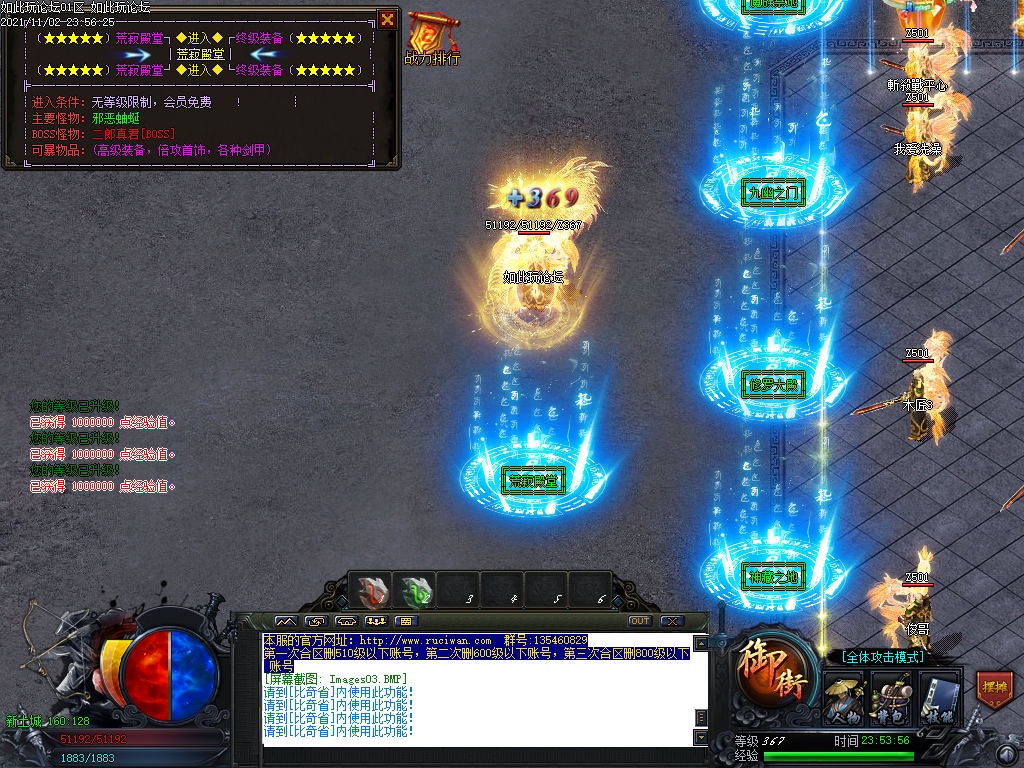The height and width of the screenshot is (768, 1024).
Task: Click the X button beside OUT
Action: [x=671, y=621]
